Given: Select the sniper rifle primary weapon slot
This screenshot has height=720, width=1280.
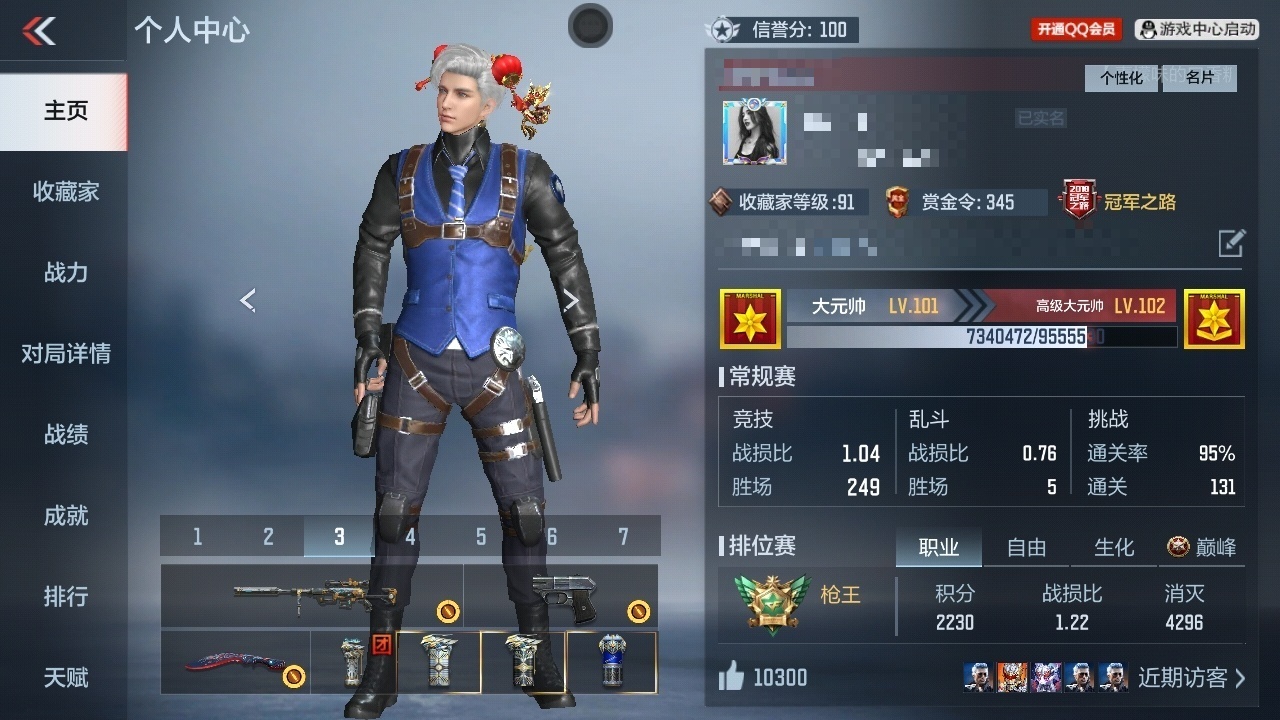Looking at the screenshot, I should 312,596.
